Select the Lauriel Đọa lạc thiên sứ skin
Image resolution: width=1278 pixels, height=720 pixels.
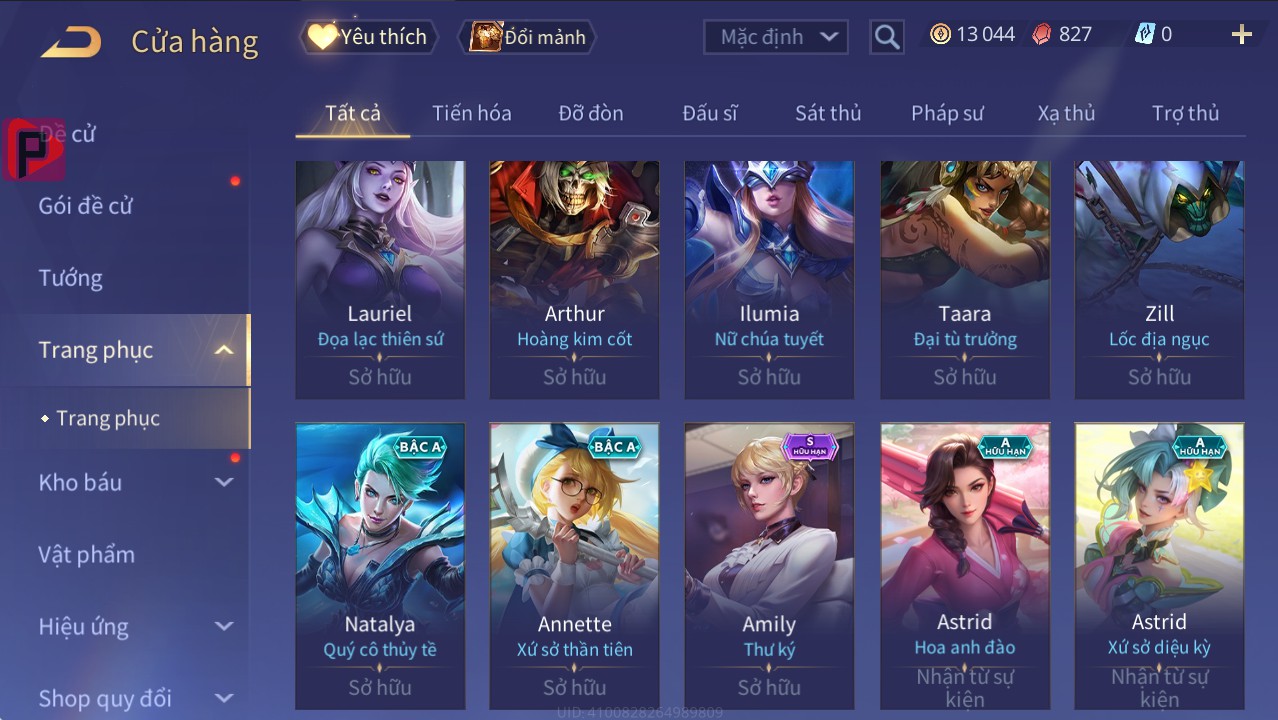(380, 280)
